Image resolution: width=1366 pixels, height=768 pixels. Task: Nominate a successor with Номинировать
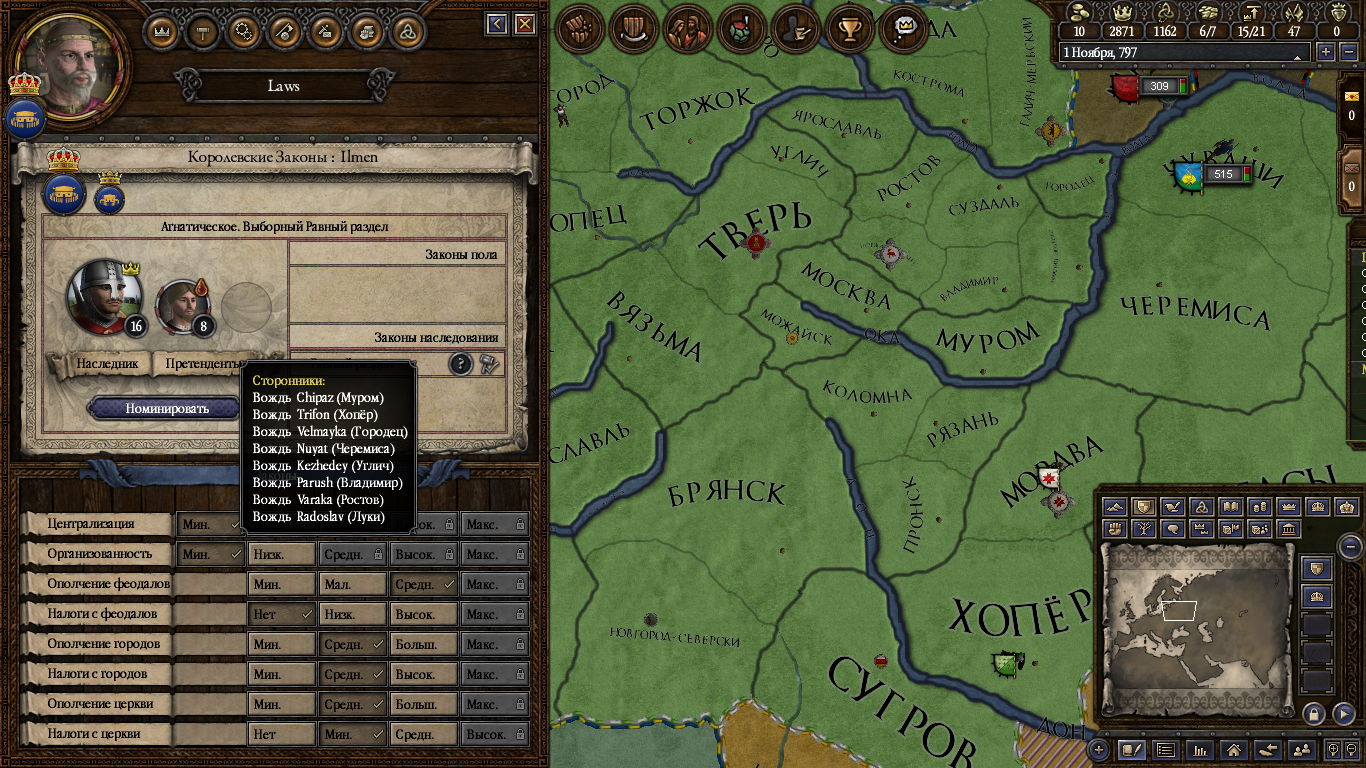point(166,408)
